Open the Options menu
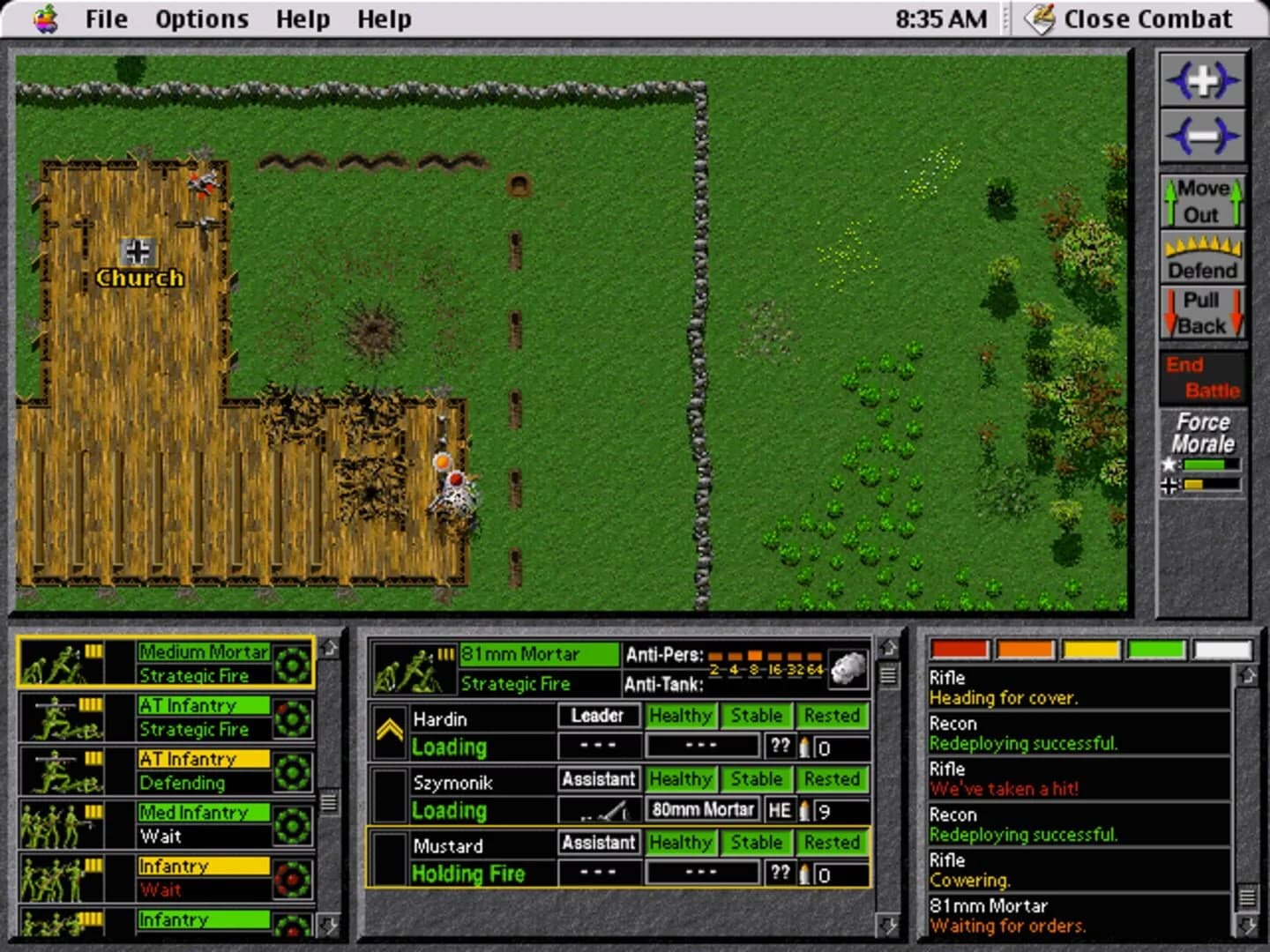Screen dimensions: 1270x952 pyautogui.click(x=200, y=19)
